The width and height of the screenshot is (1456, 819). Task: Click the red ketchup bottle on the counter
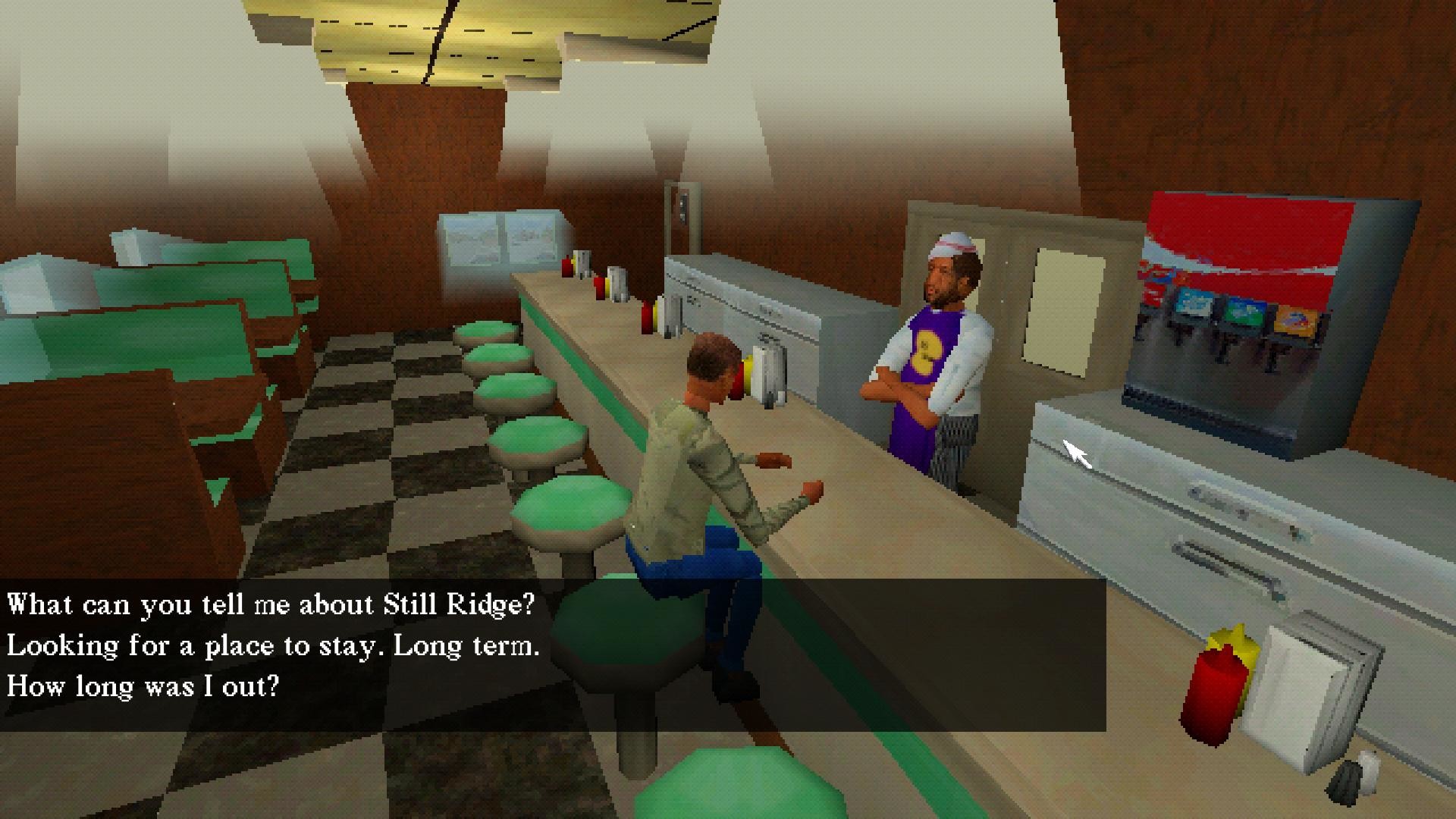point(1215,695)
